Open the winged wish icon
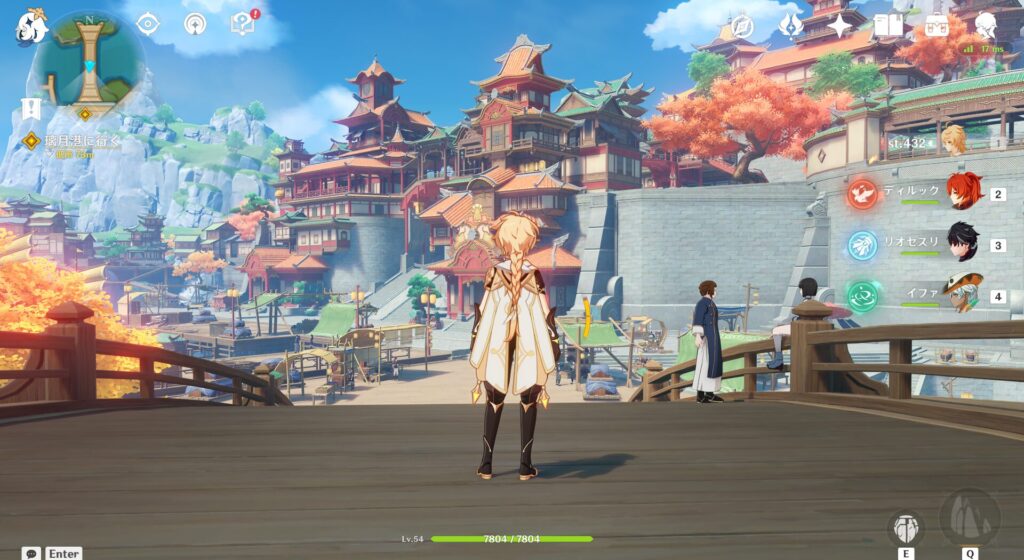This screenshot has width=1024, height=560. (791, 26)
